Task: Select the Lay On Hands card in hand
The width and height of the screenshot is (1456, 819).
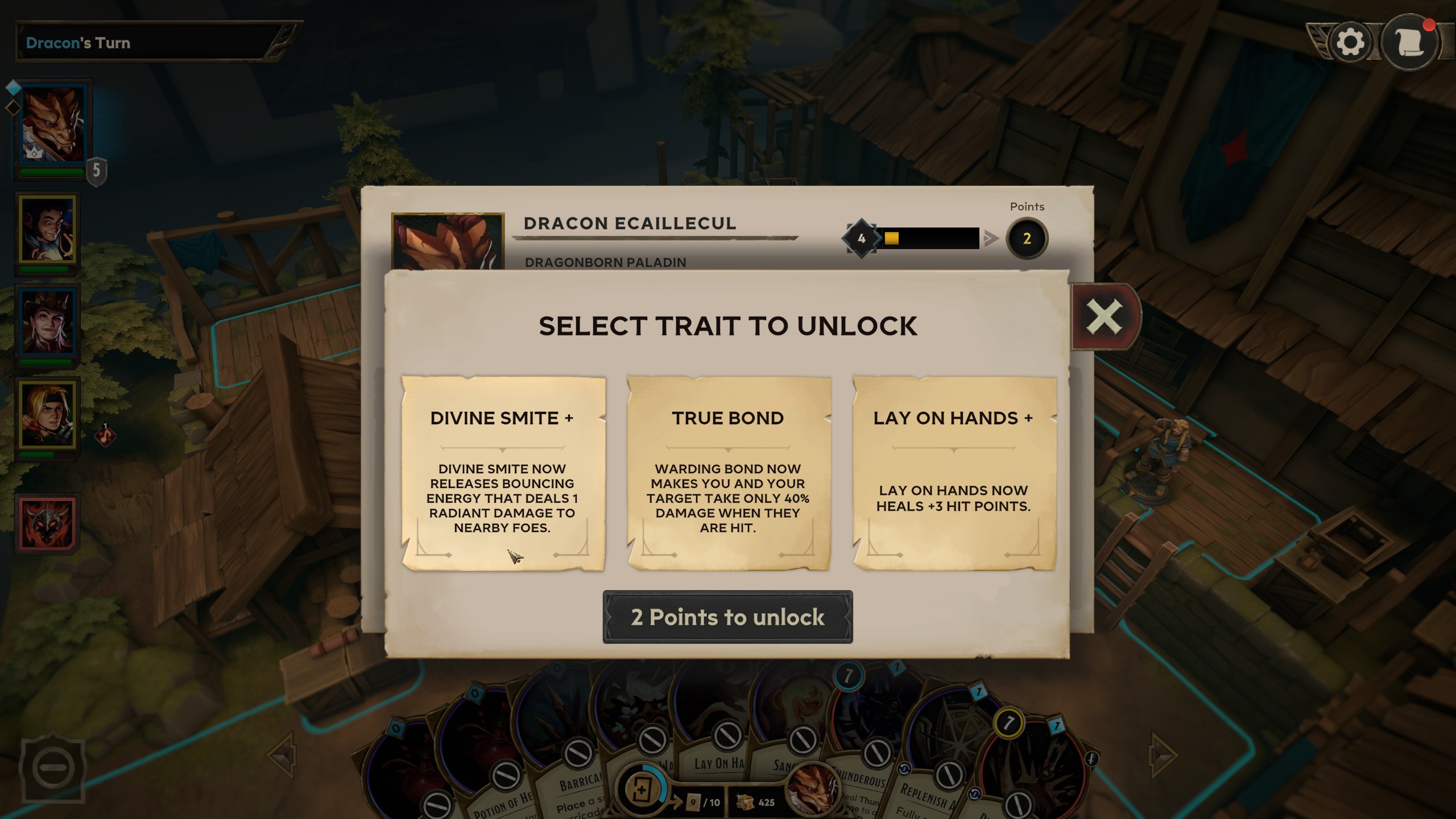Action: pos(718,762)
